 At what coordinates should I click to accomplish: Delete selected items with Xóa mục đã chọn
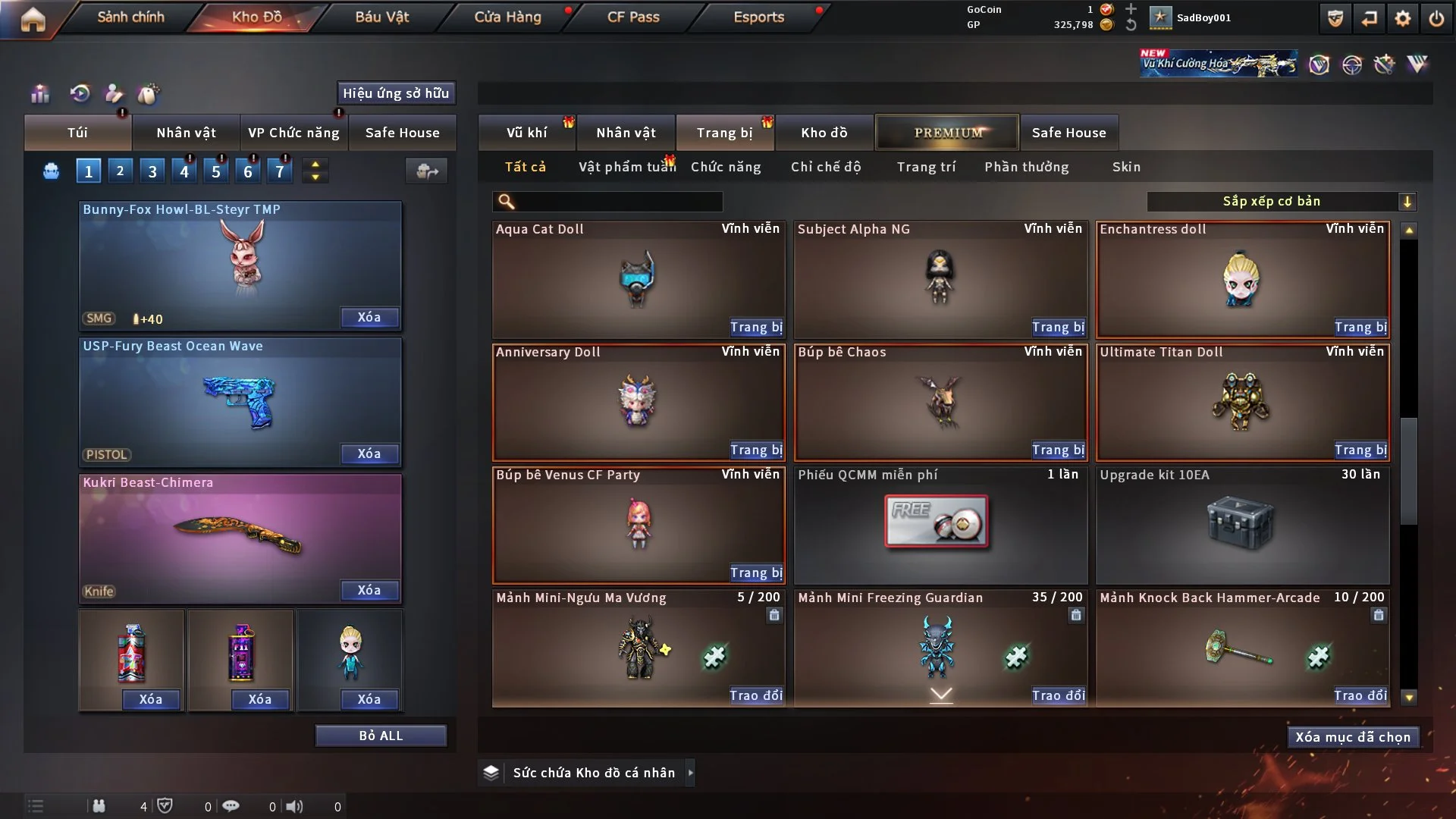coord(1352,737)
